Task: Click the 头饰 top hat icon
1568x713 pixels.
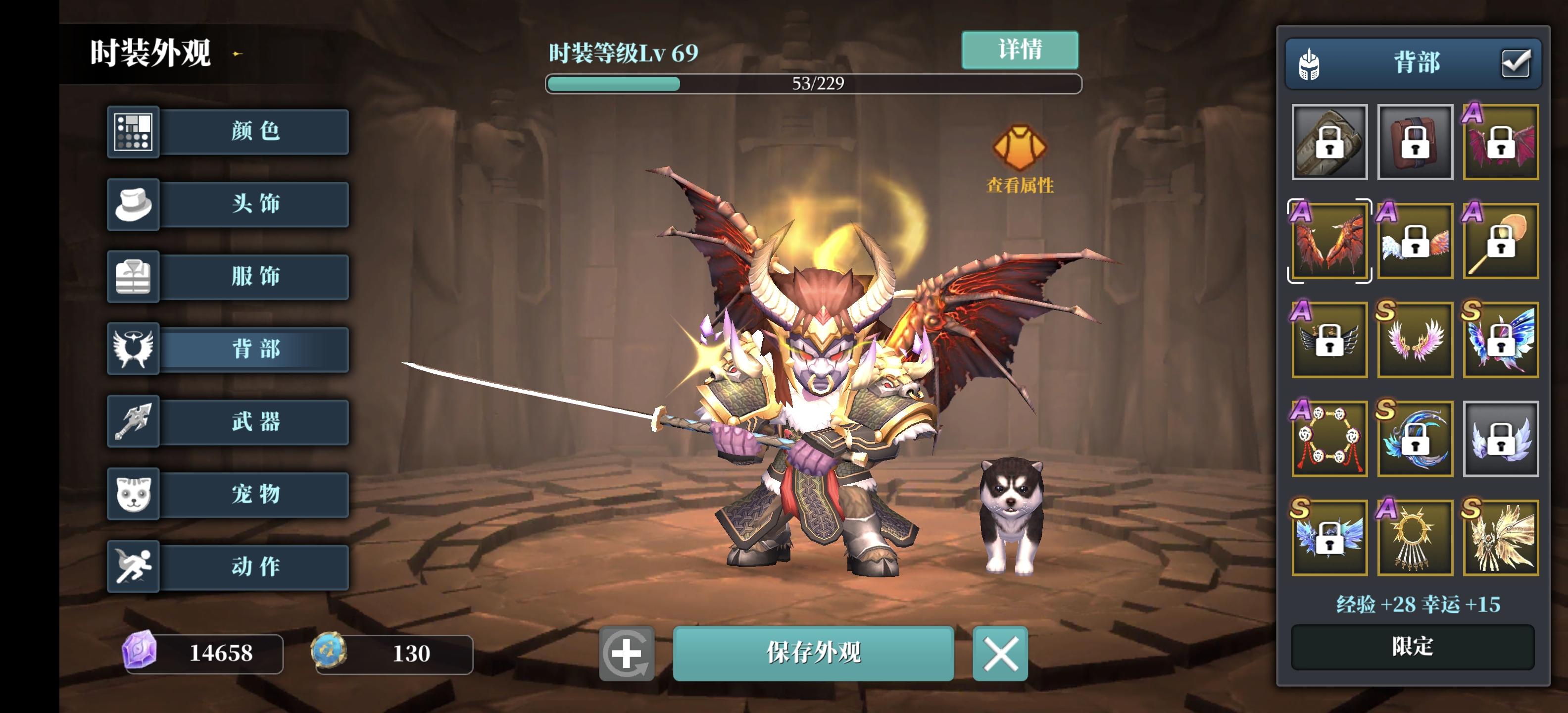Action: (x=133, y=204)
